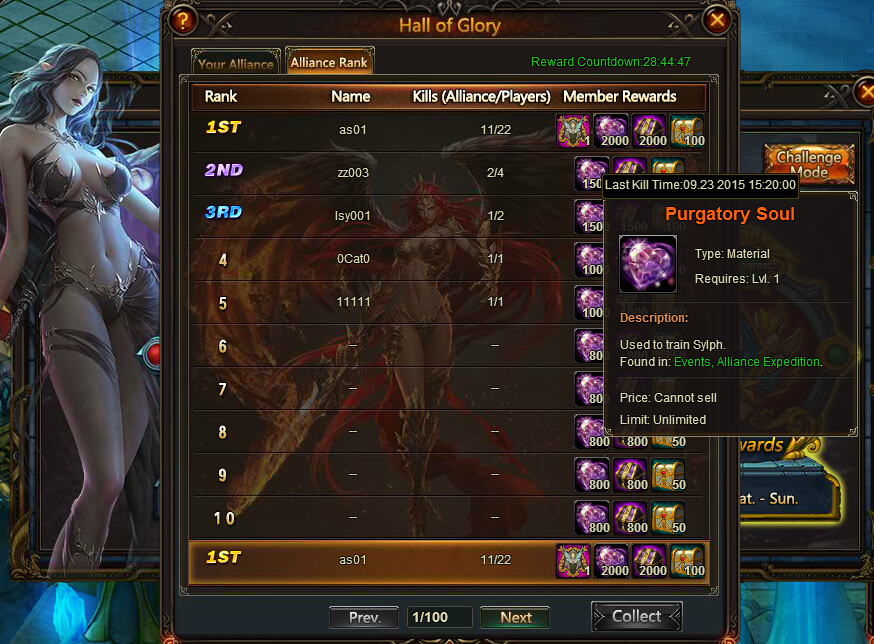Close the Hall of Glory window
The image size is (874, 644).
click(717, 20)
